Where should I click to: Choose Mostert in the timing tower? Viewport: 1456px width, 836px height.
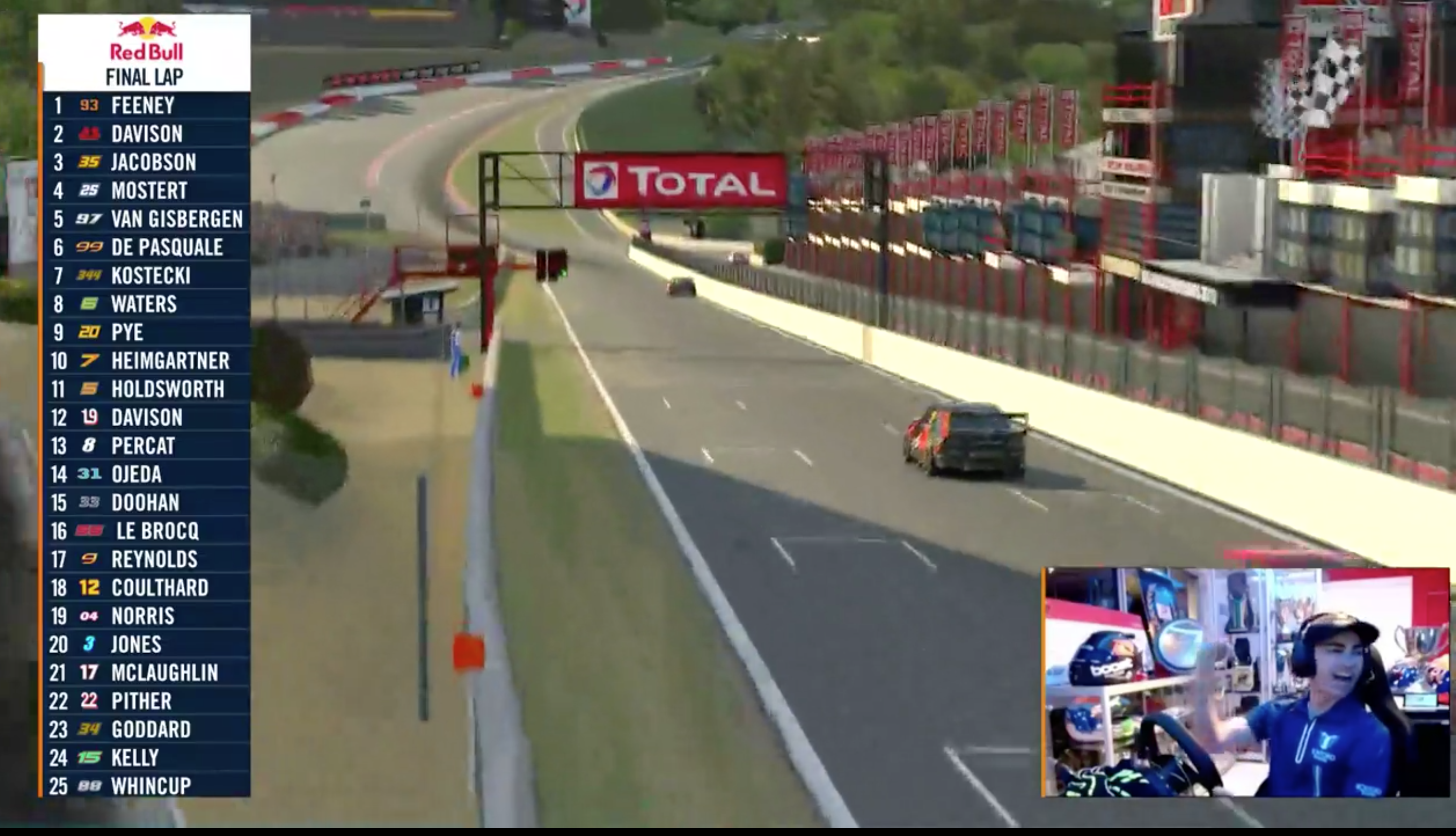146,190
